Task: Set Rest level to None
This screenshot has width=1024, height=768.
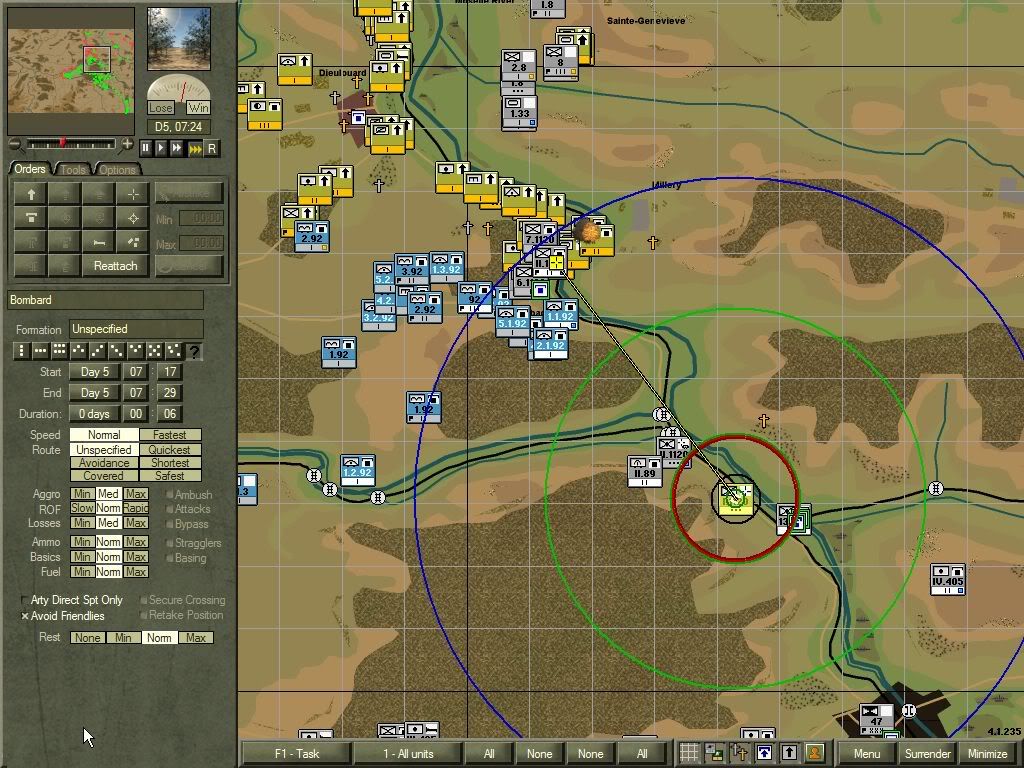Action: (x=87, y=637)
